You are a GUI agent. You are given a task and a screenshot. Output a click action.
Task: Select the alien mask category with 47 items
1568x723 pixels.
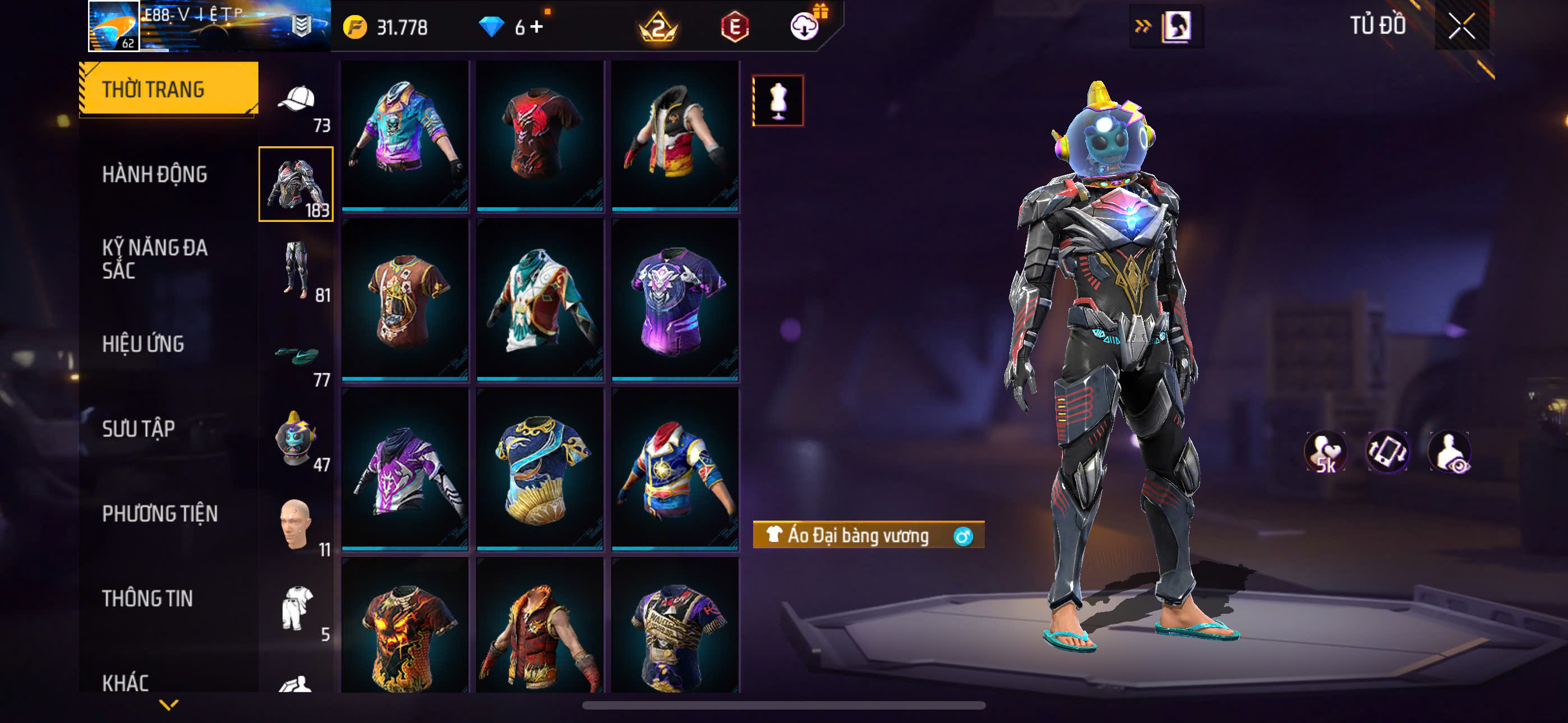[297, 439]
